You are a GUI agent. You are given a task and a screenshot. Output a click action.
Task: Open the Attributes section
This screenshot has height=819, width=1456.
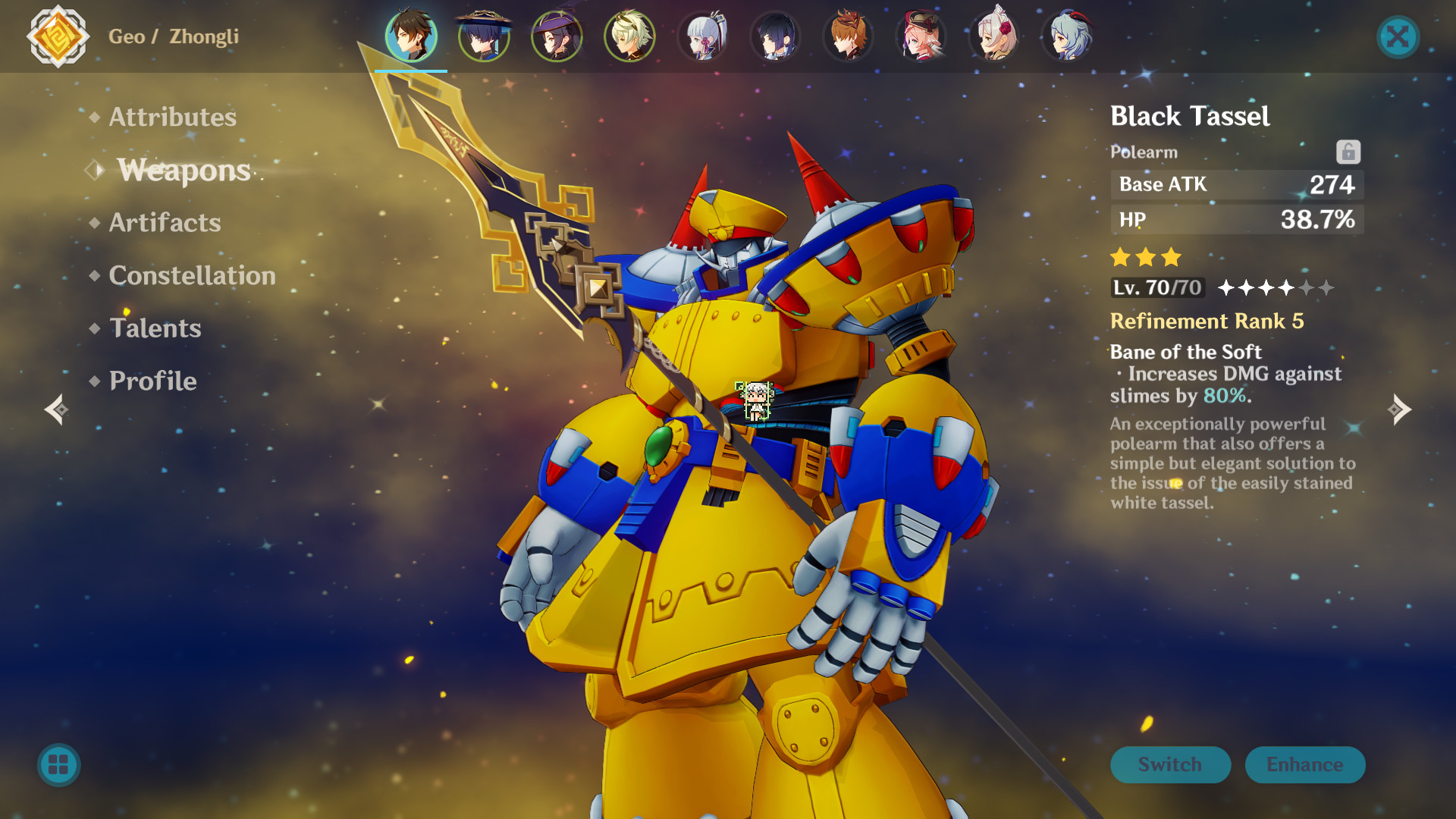(x=171, y=117)
